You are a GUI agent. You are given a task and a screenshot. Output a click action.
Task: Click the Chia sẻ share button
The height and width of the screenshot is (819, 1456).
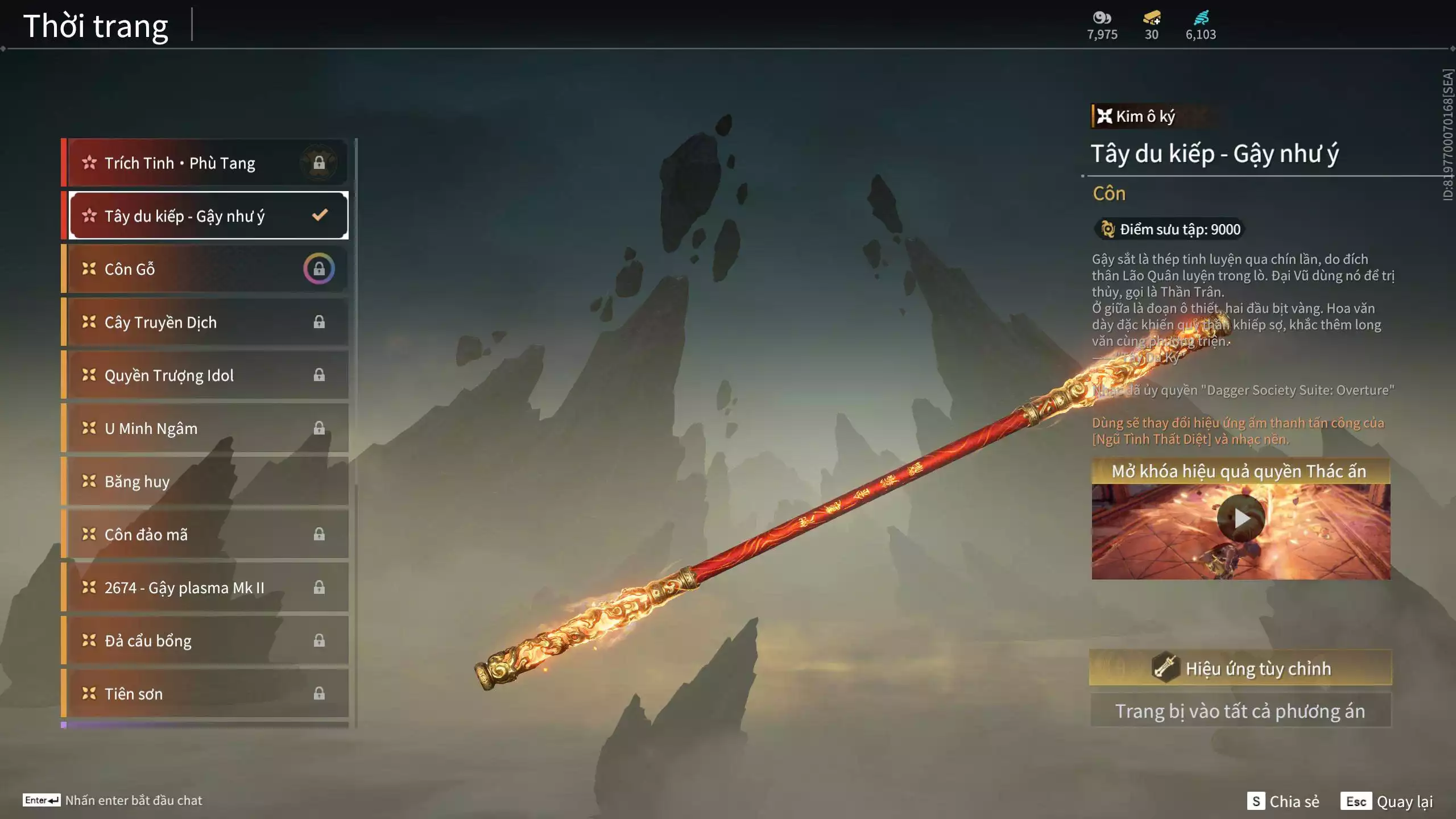(1283, 801)
